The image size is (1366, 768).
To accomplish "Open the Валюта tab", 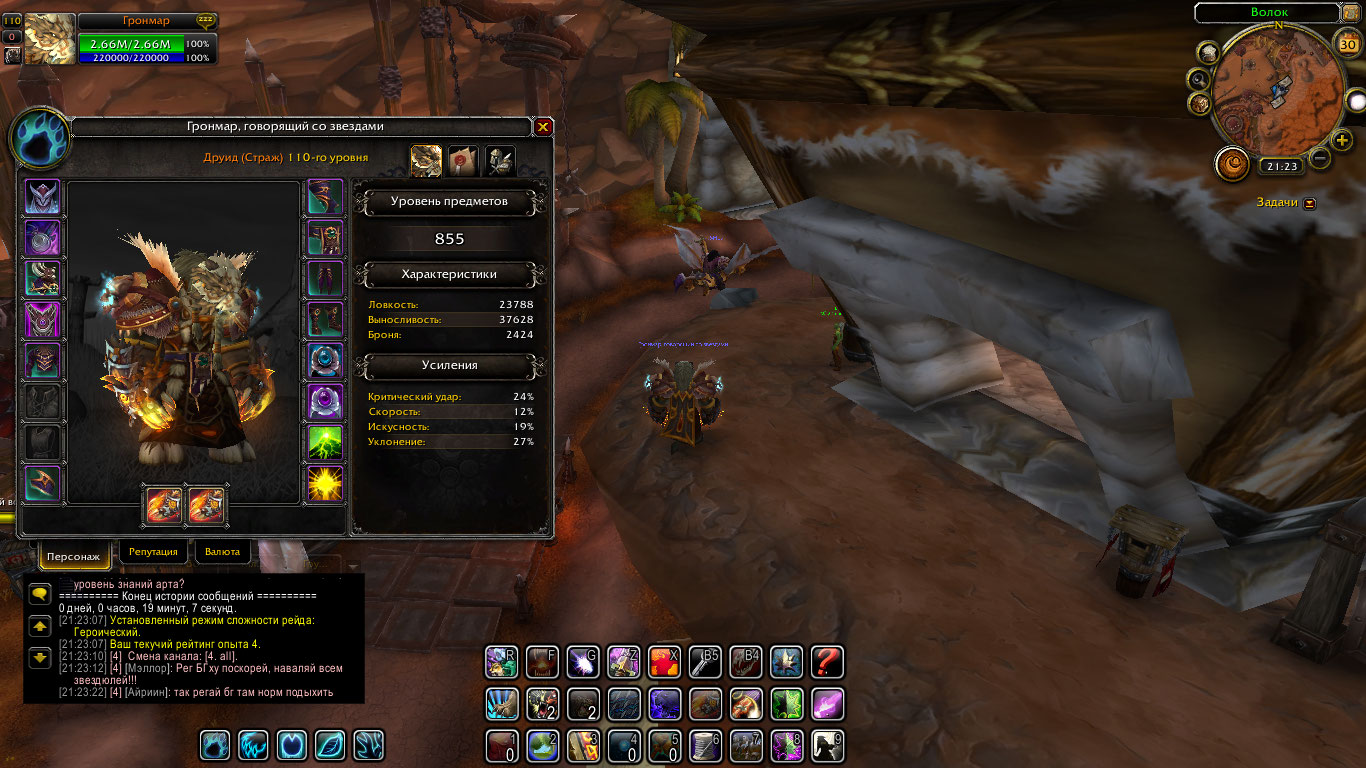I will 222,551.
